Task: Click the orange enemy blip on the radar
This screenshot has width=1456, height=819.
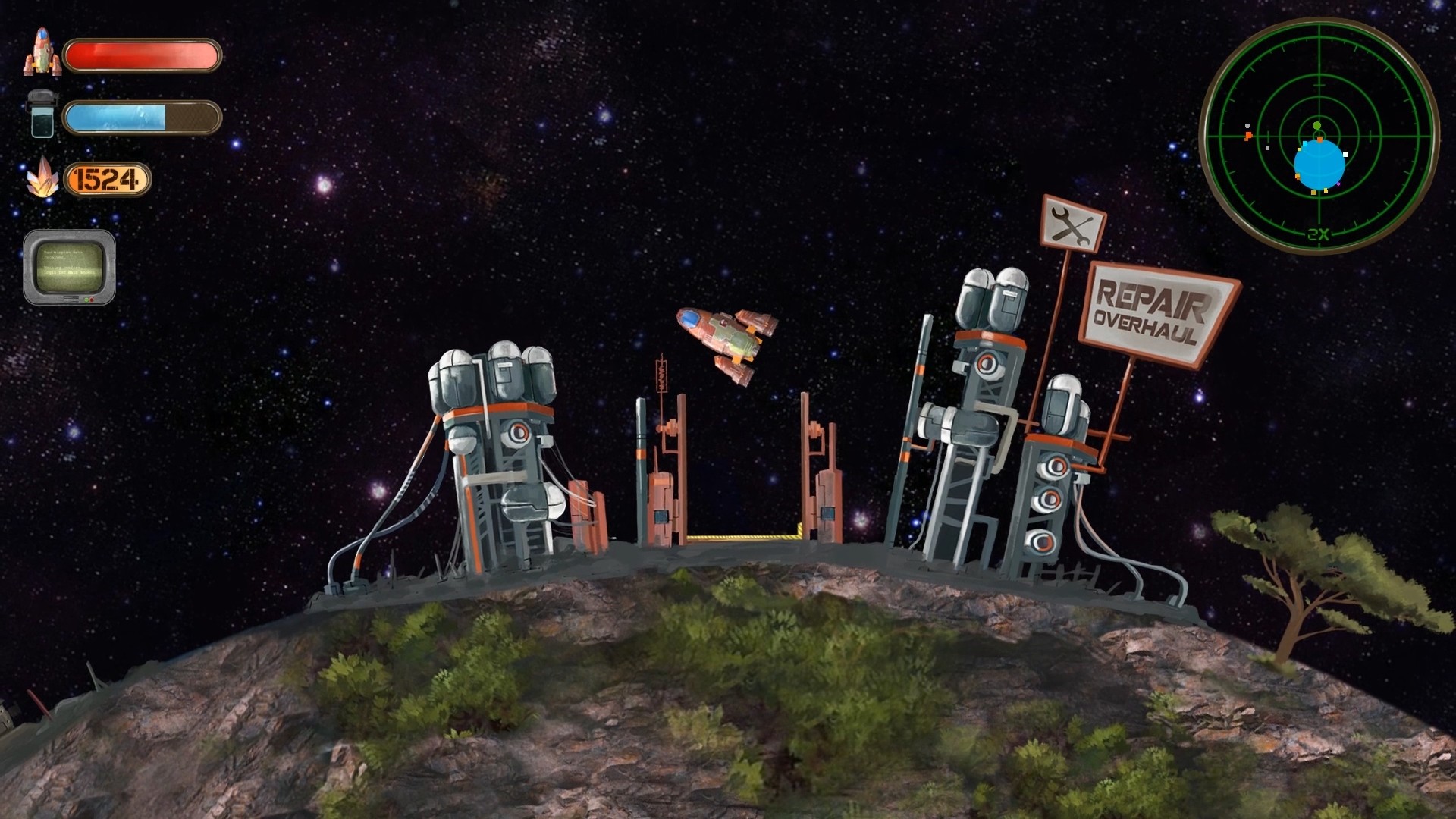Action: pos(1248,135)
